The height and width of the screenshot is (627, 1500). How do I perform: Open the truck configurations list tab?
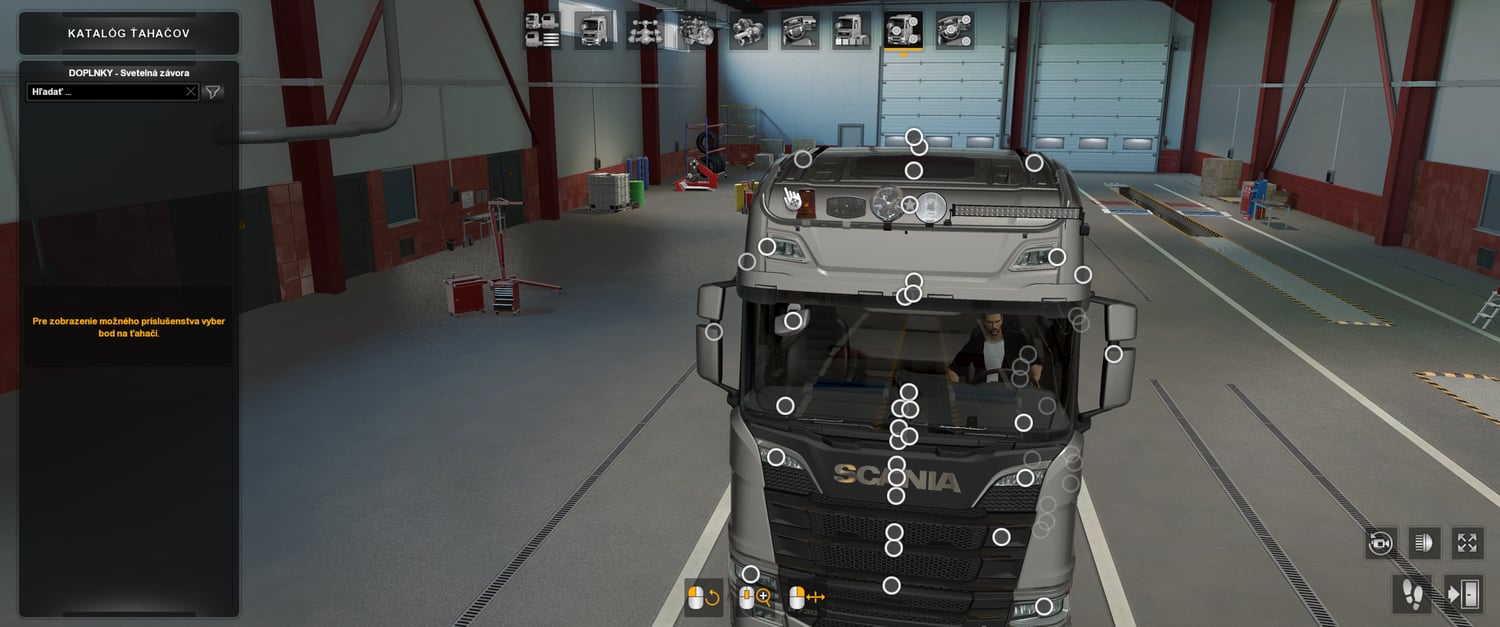tap(542, 31)
